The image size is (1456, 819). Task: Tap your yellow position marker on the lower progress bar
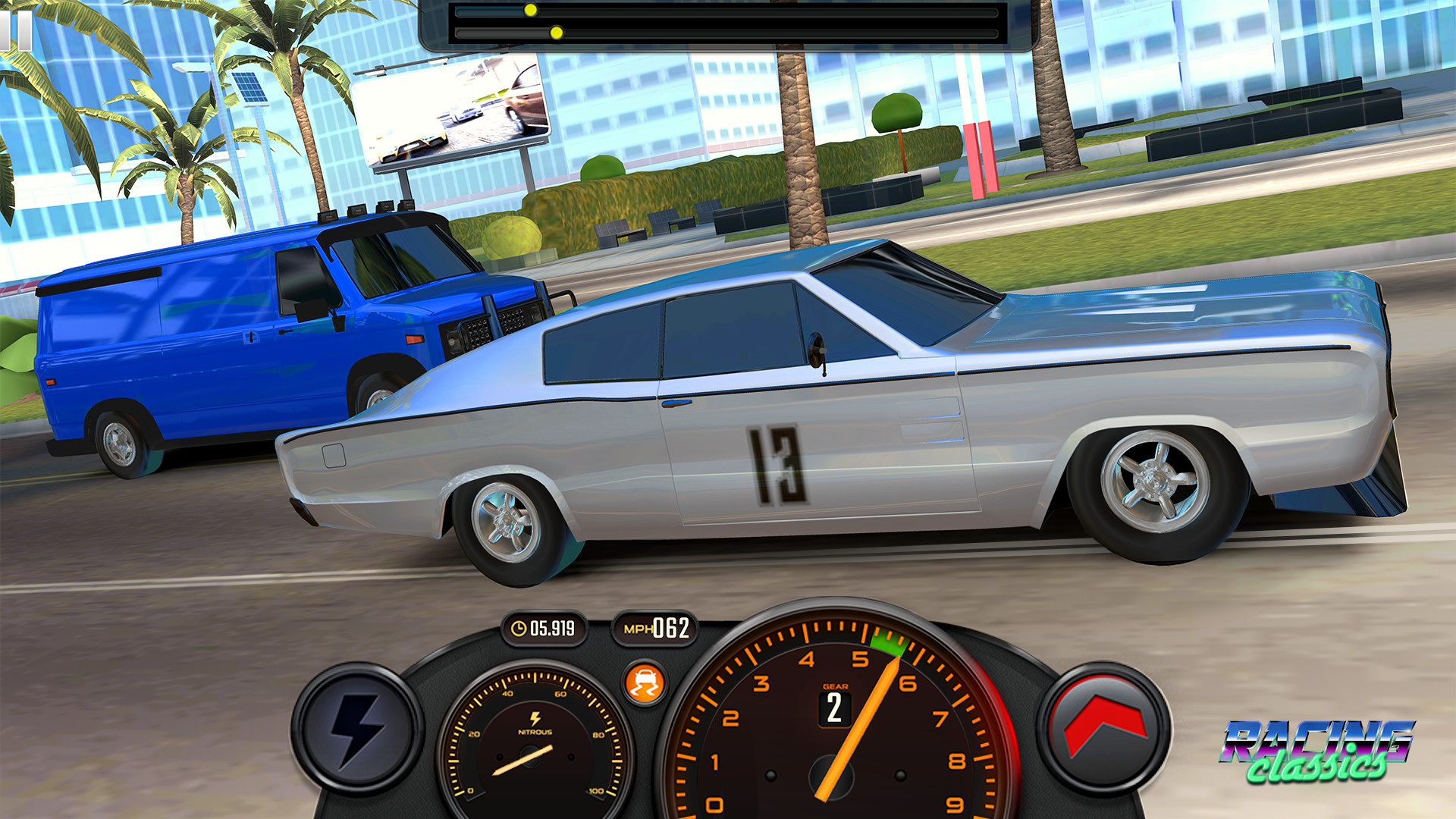click(556, 33)
